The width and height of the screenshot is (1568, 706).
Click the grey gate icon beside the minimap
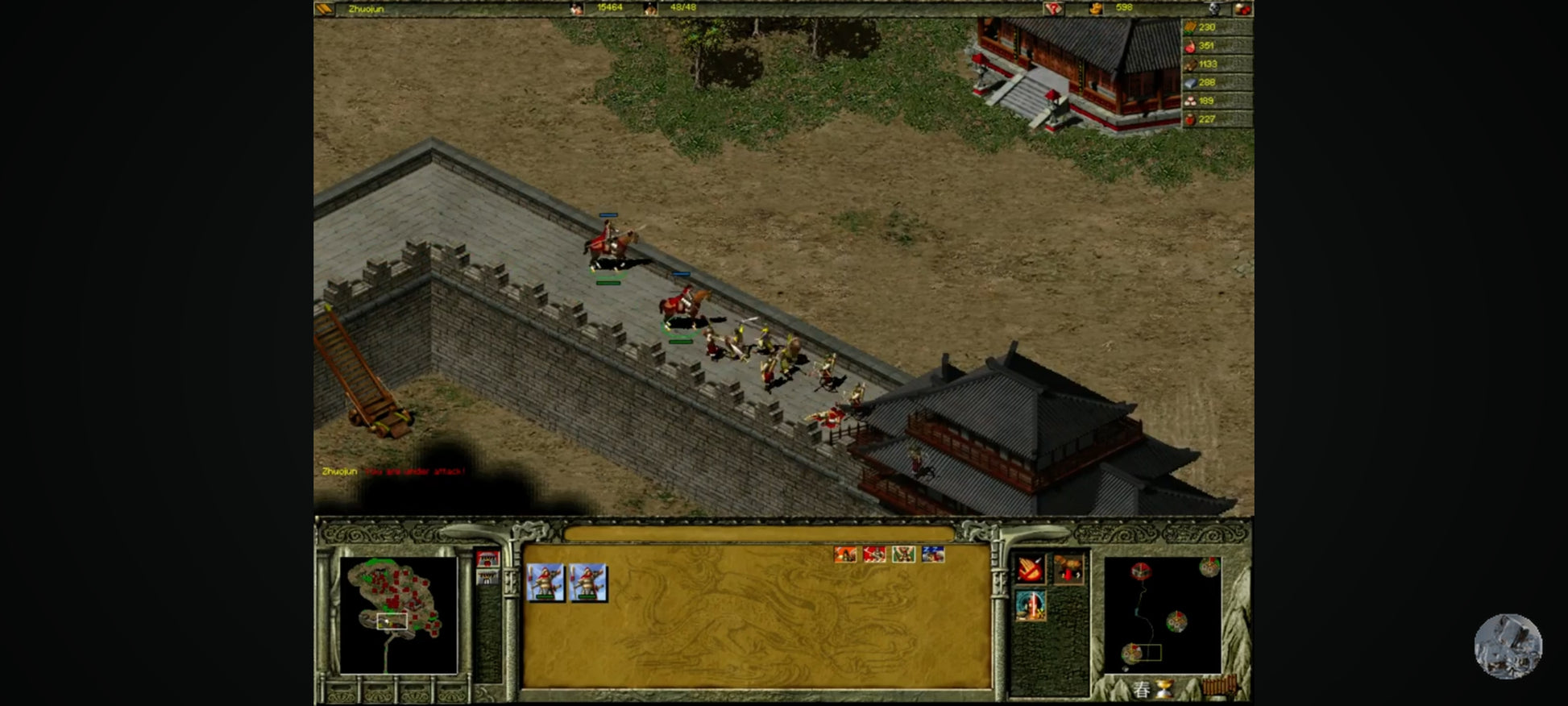click(x=487, y=577)
